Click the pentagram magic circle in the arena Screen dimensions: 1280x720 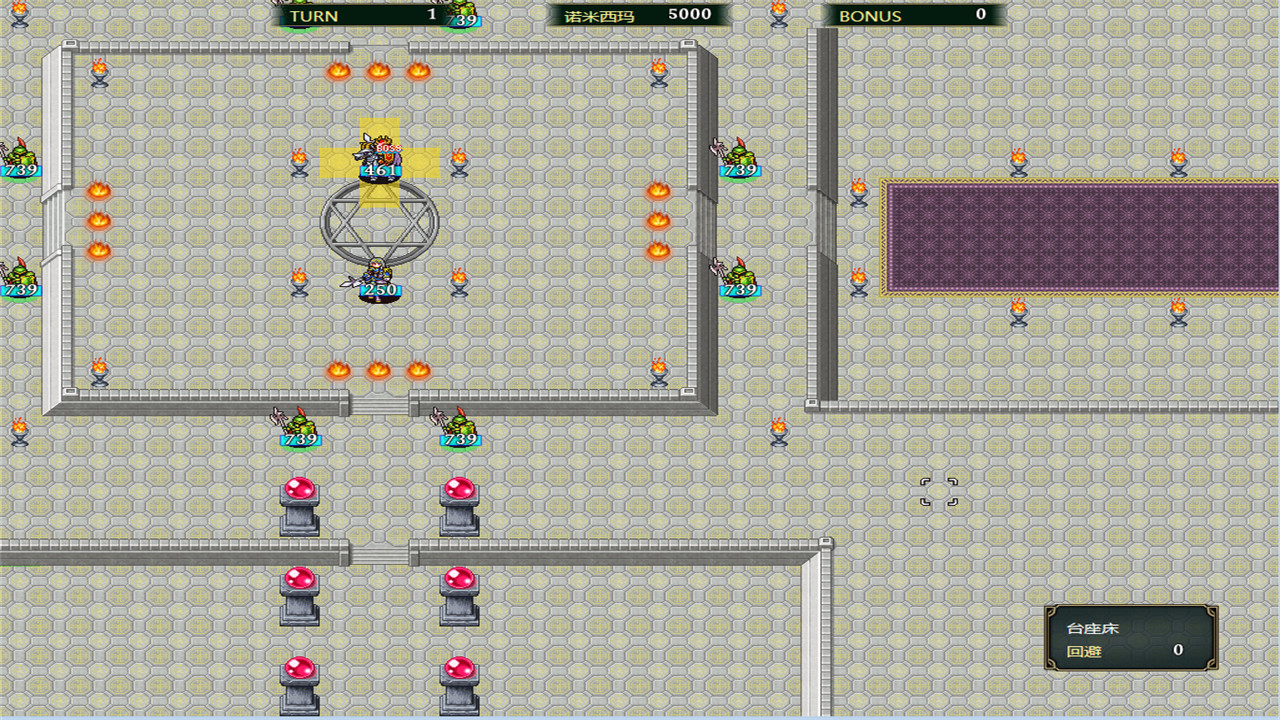[378, 222]
